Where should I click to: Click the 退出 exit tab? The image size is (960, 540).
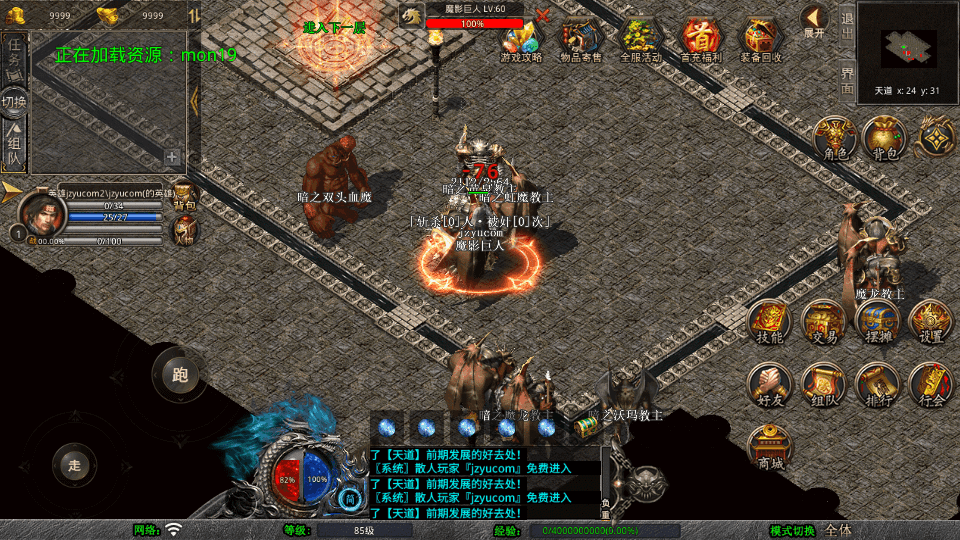pyautogui.click(x=847, y=27)
